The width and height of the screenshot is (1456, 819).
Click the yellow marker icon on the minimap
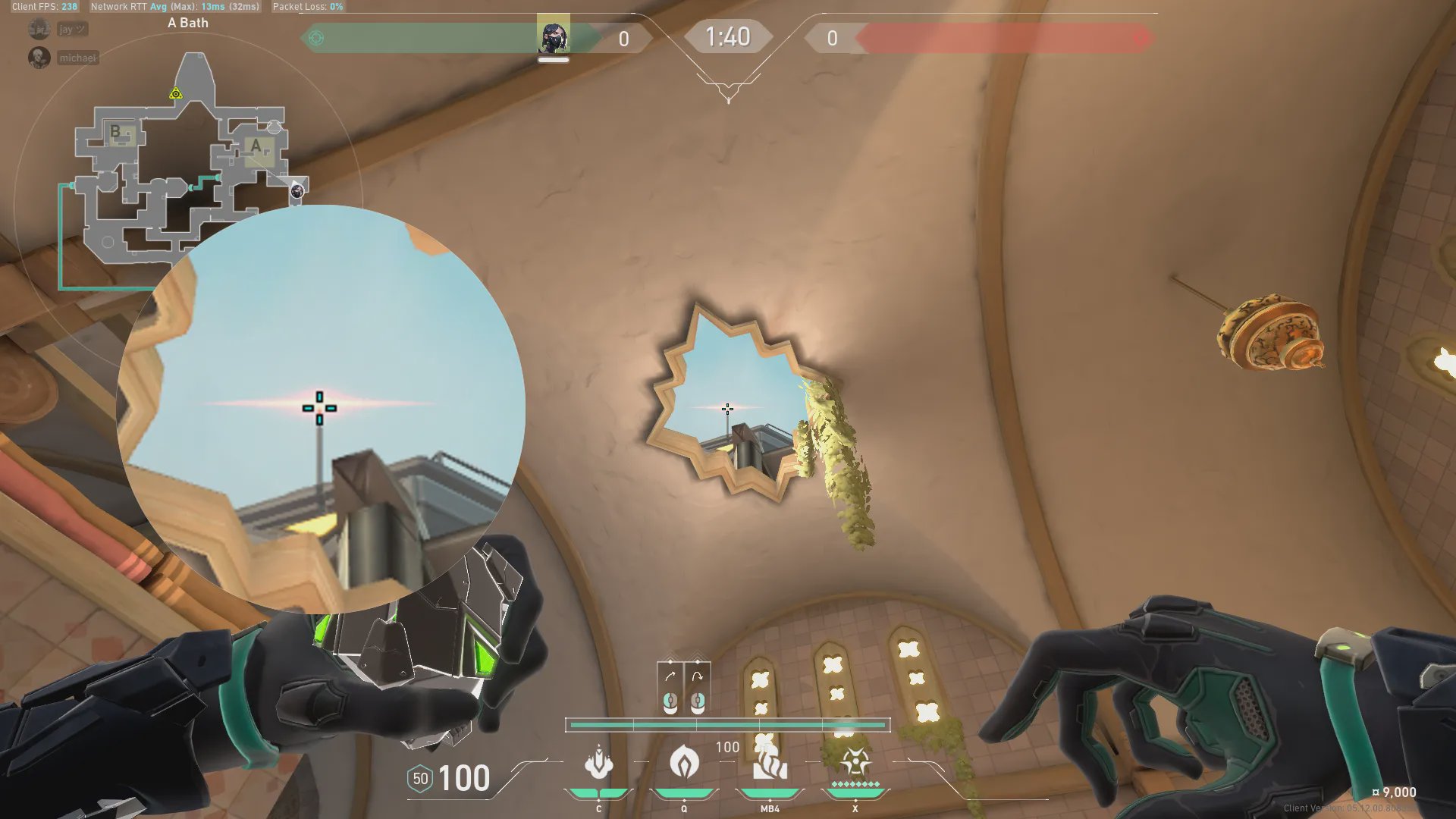click(176, 94)
